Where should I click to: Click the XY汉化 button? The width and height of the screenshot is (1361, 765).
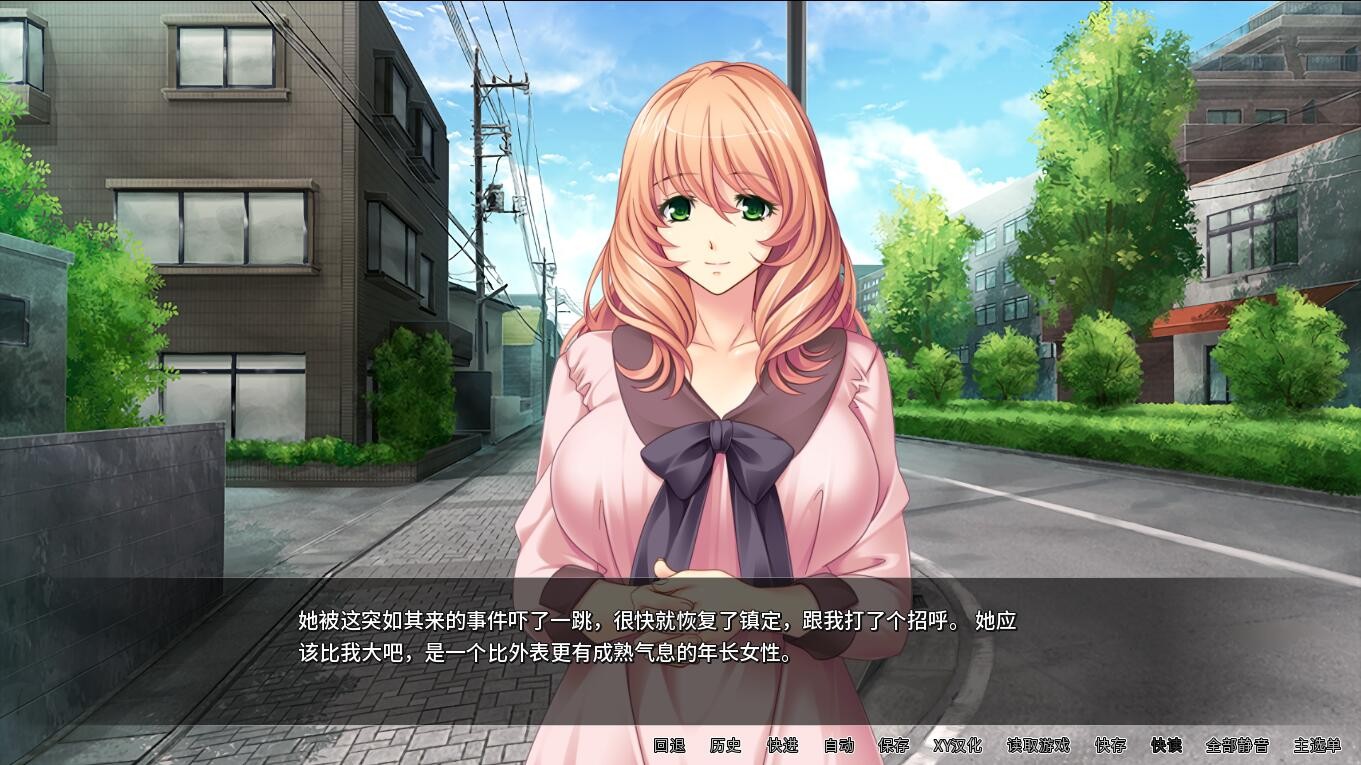coord(957,745)
